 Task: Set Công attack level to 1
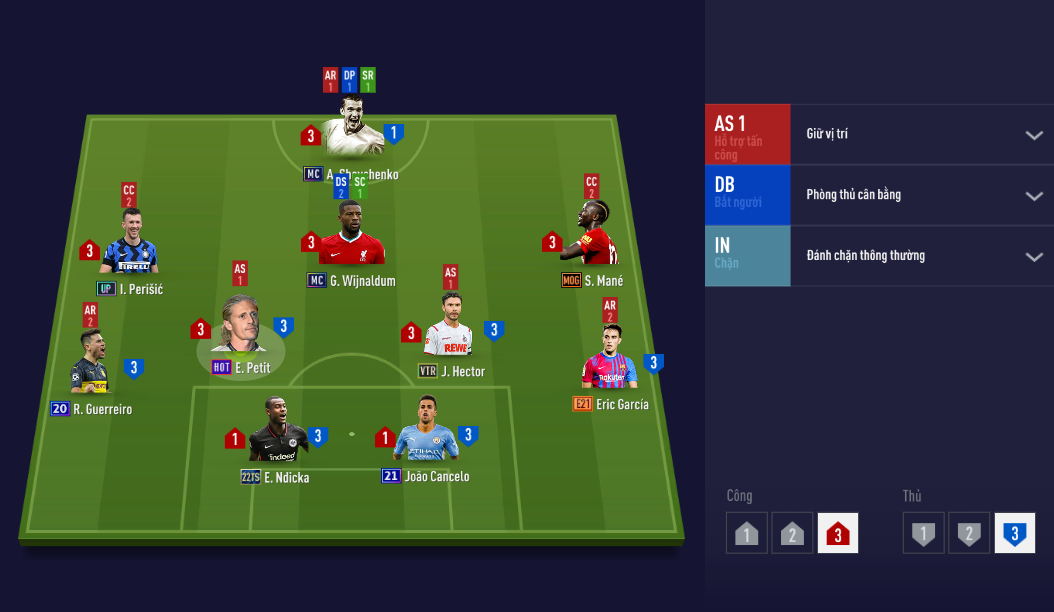pyautogui.click(x=746, y=533)
